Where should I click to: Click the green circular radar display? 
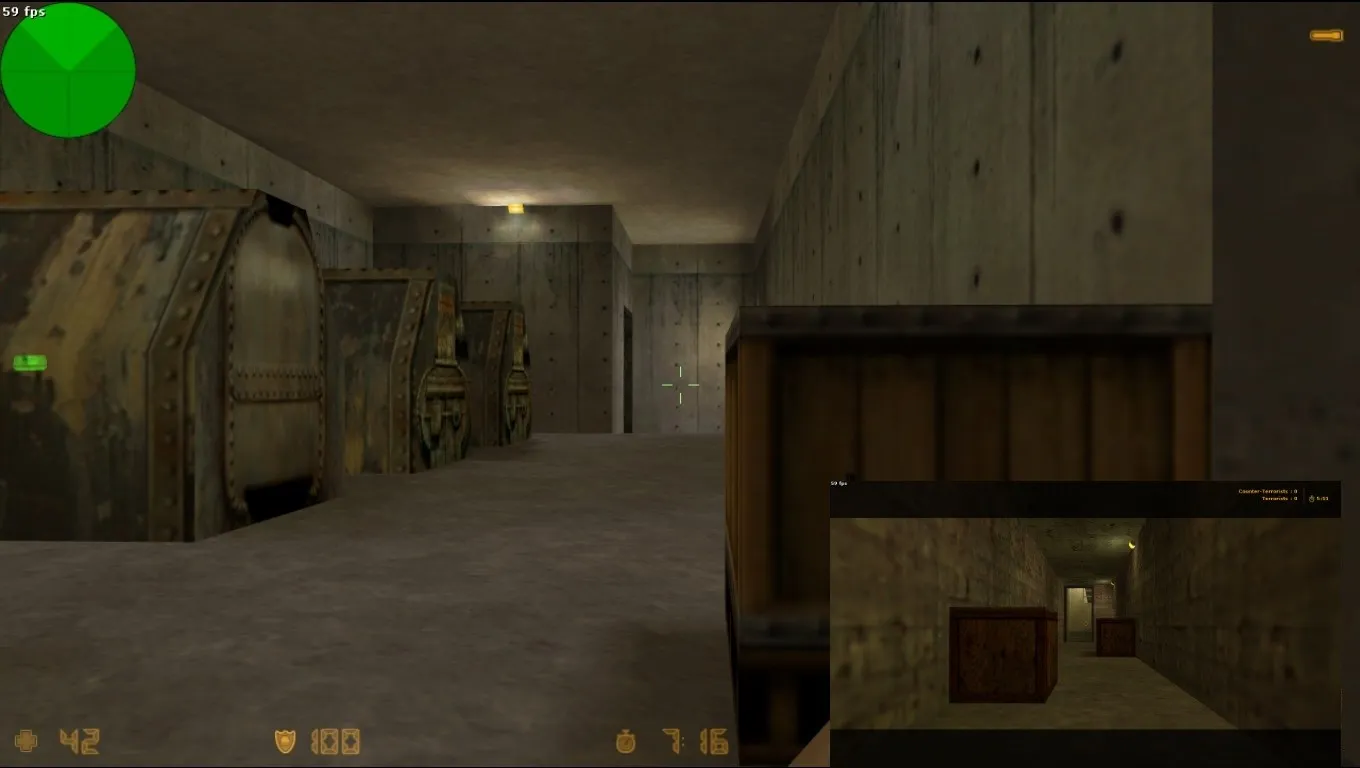tap(68, 70)
